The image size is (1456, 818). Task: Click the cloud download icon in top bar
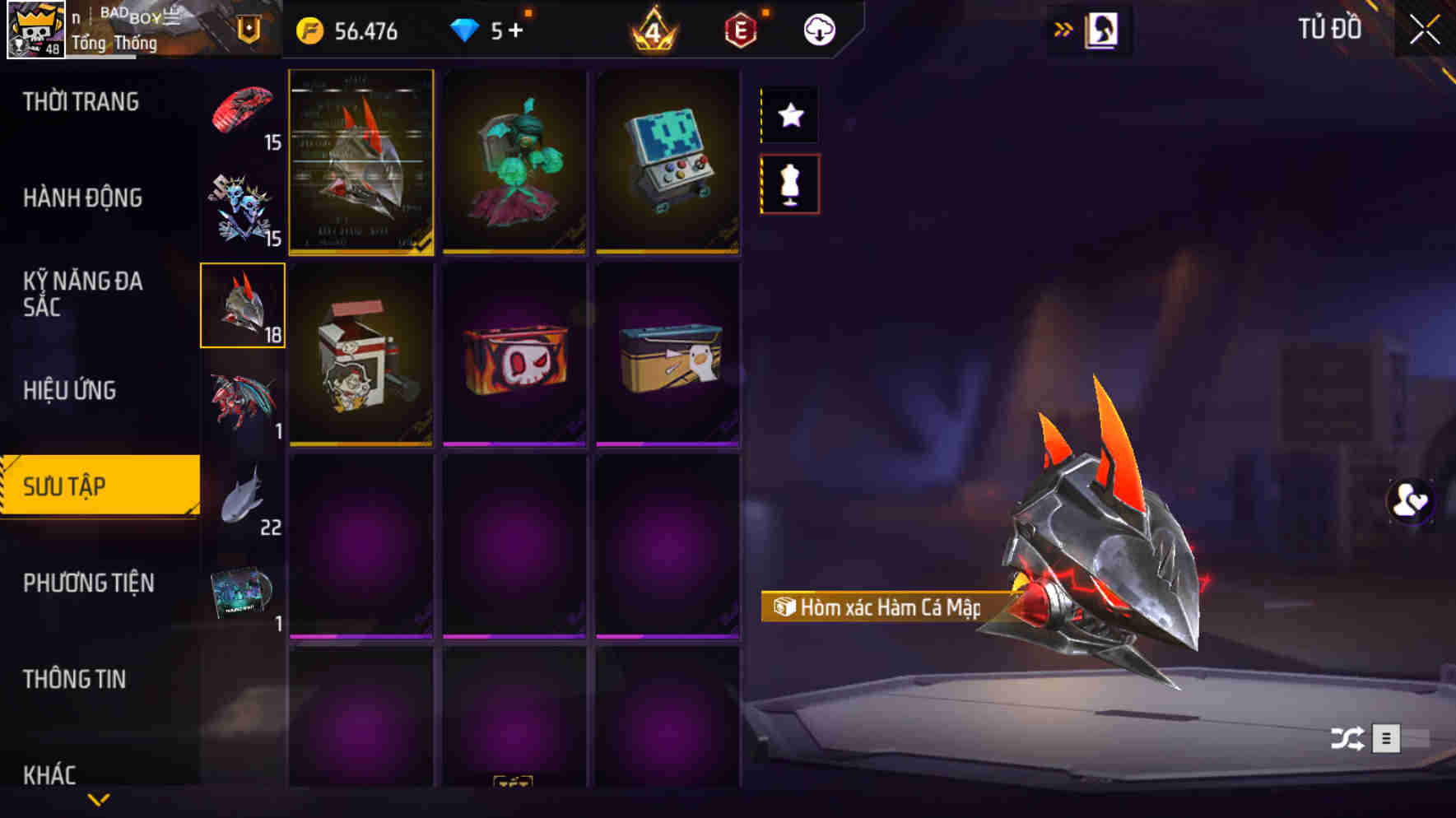[818, 30]
